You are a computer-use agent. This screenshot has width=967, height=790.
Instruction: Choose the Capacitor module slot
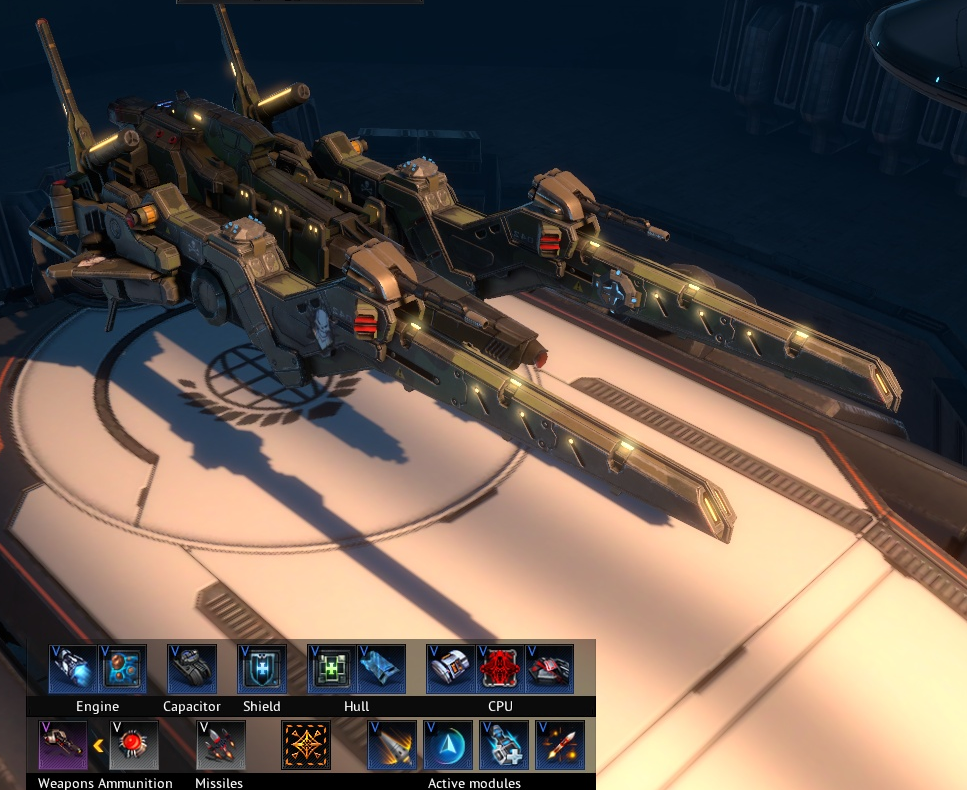192,669
